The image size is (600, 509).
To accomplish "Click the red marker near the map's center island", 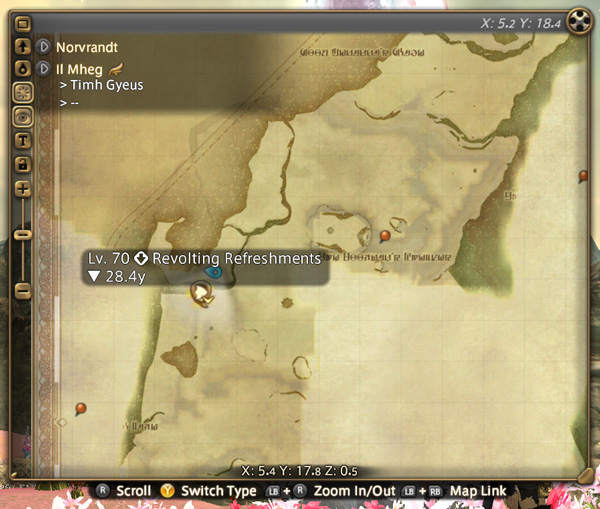I will 385,236.
